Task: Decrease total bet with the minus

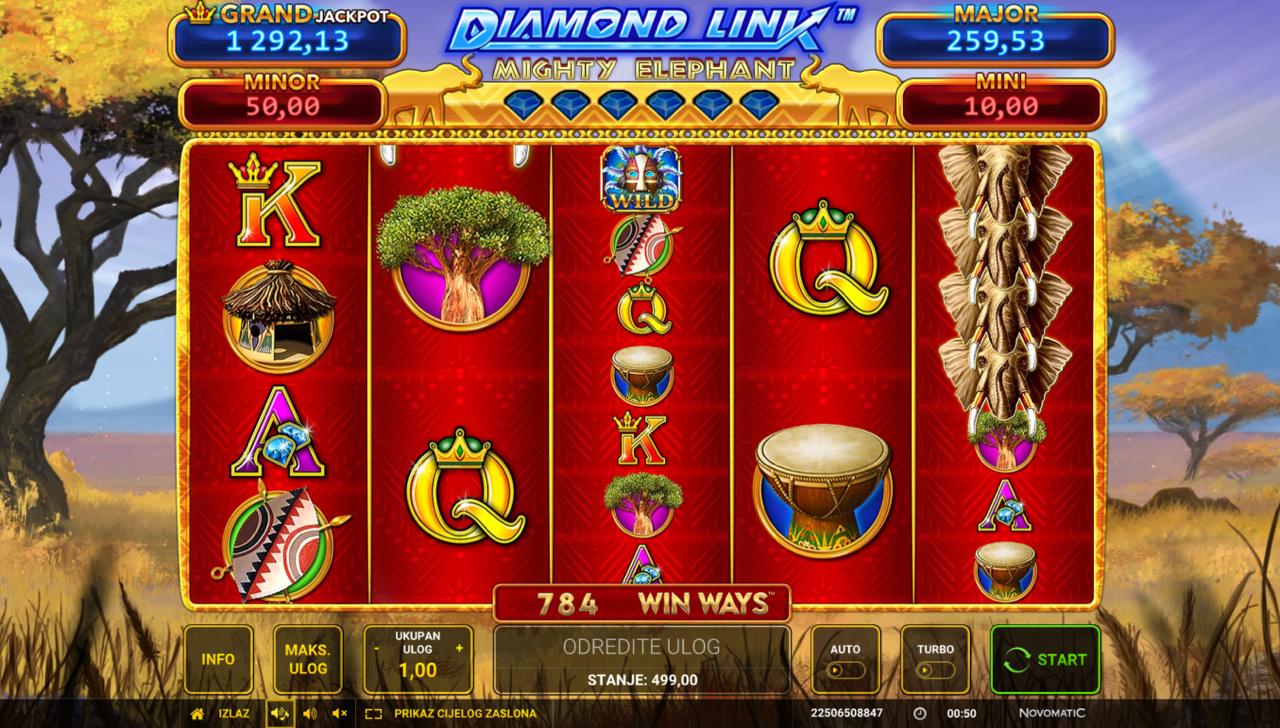Action: click(x=376, y=648)
